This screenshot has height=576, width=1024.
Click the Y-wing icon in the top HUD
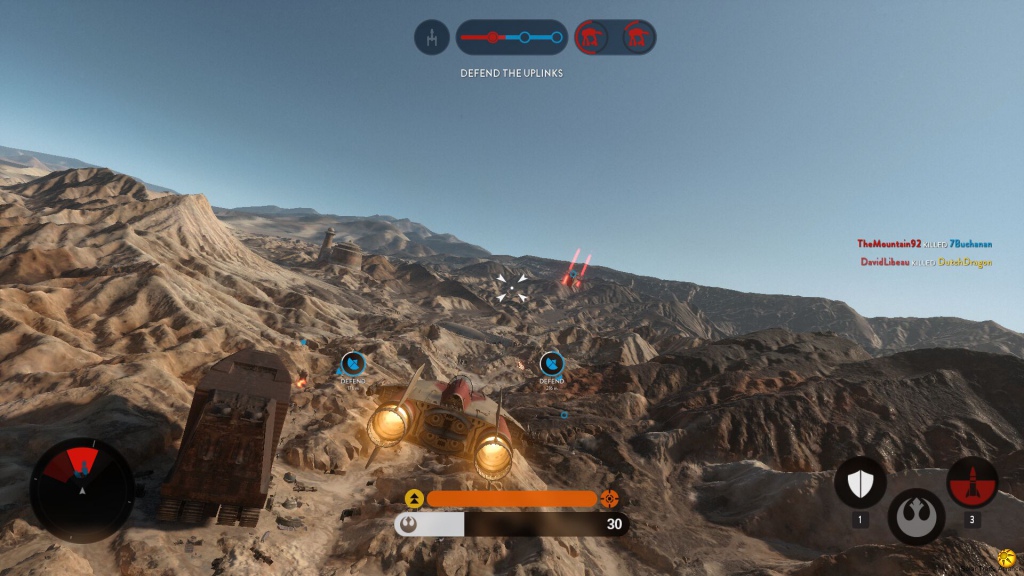coord(431,38)
